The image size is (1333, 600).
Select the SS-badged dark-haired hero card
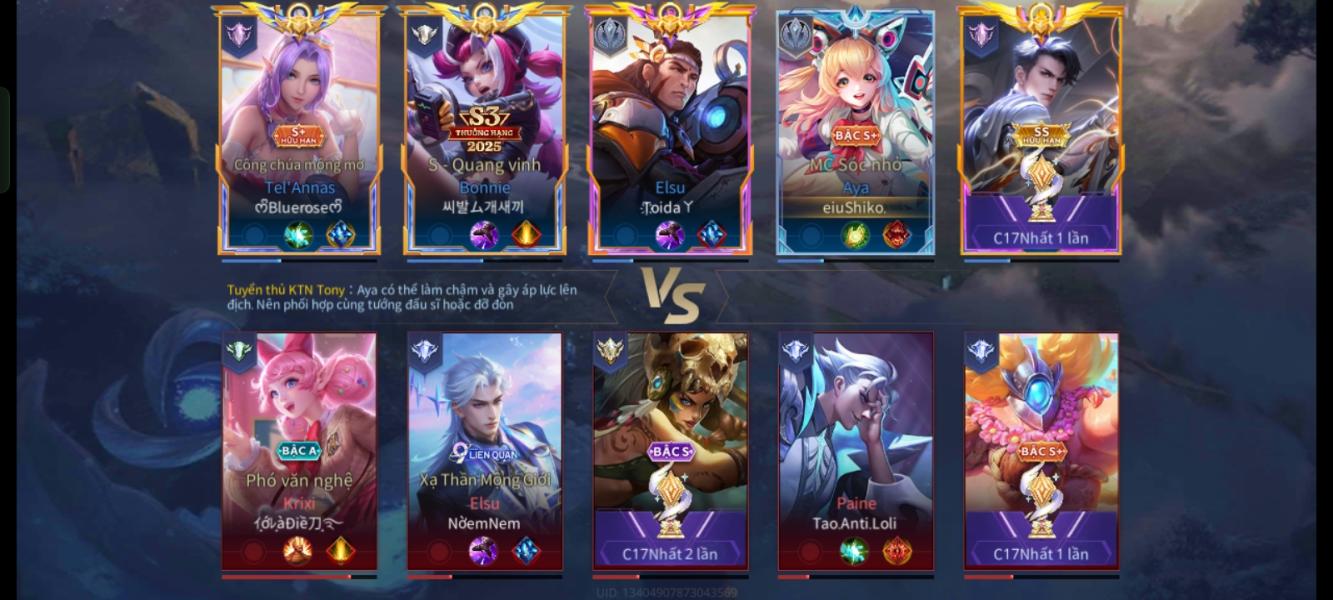tap(1041, 130)
